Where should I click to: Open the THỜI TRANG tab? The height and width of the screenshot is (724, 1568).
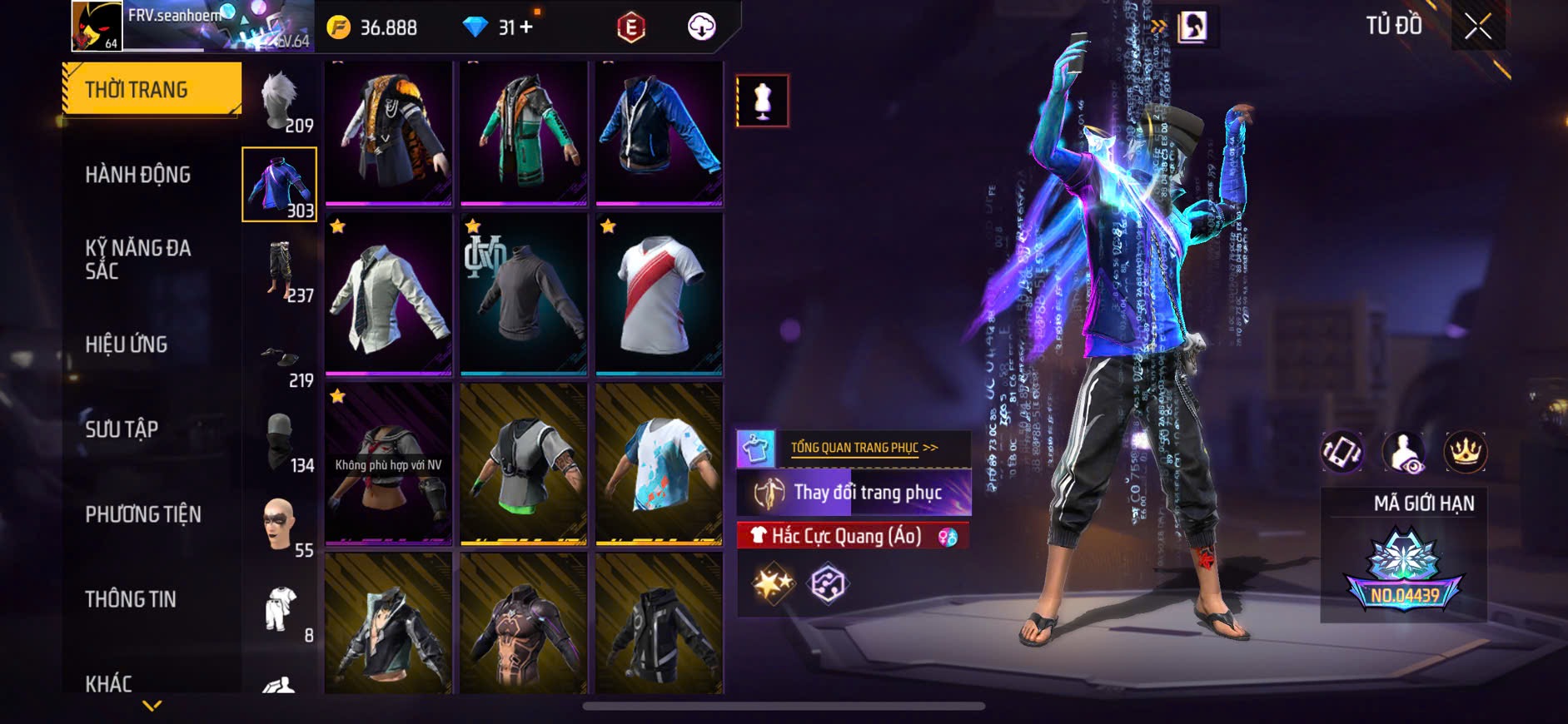tap(152, 89)
